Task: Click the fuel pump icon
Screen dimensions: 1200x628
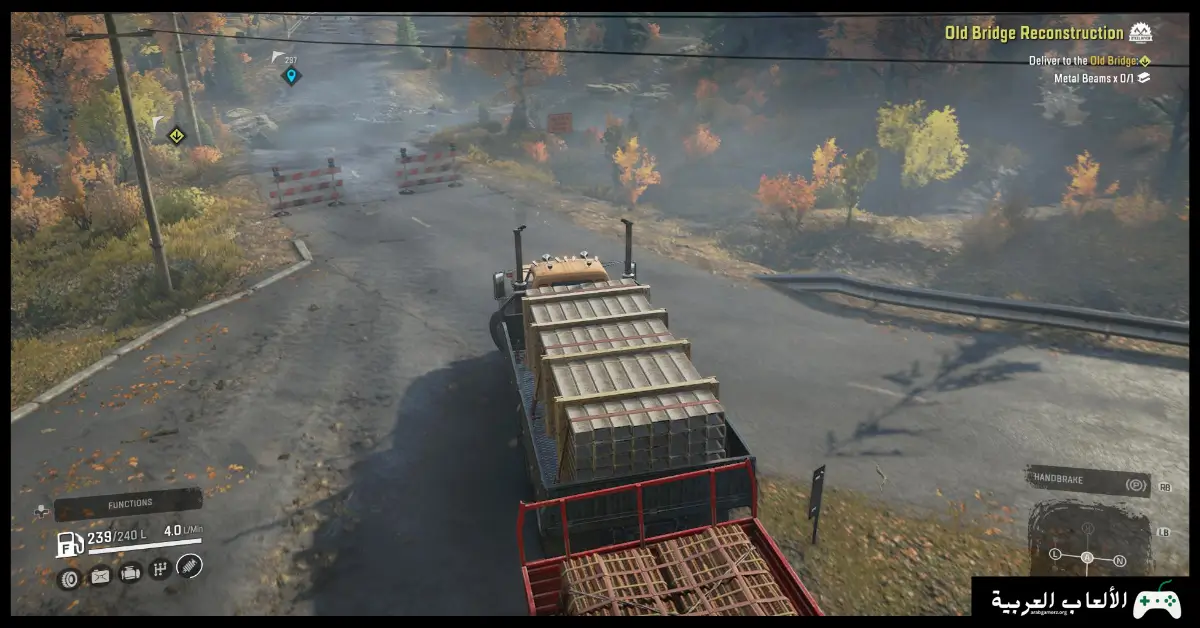Action: (70, 543)
